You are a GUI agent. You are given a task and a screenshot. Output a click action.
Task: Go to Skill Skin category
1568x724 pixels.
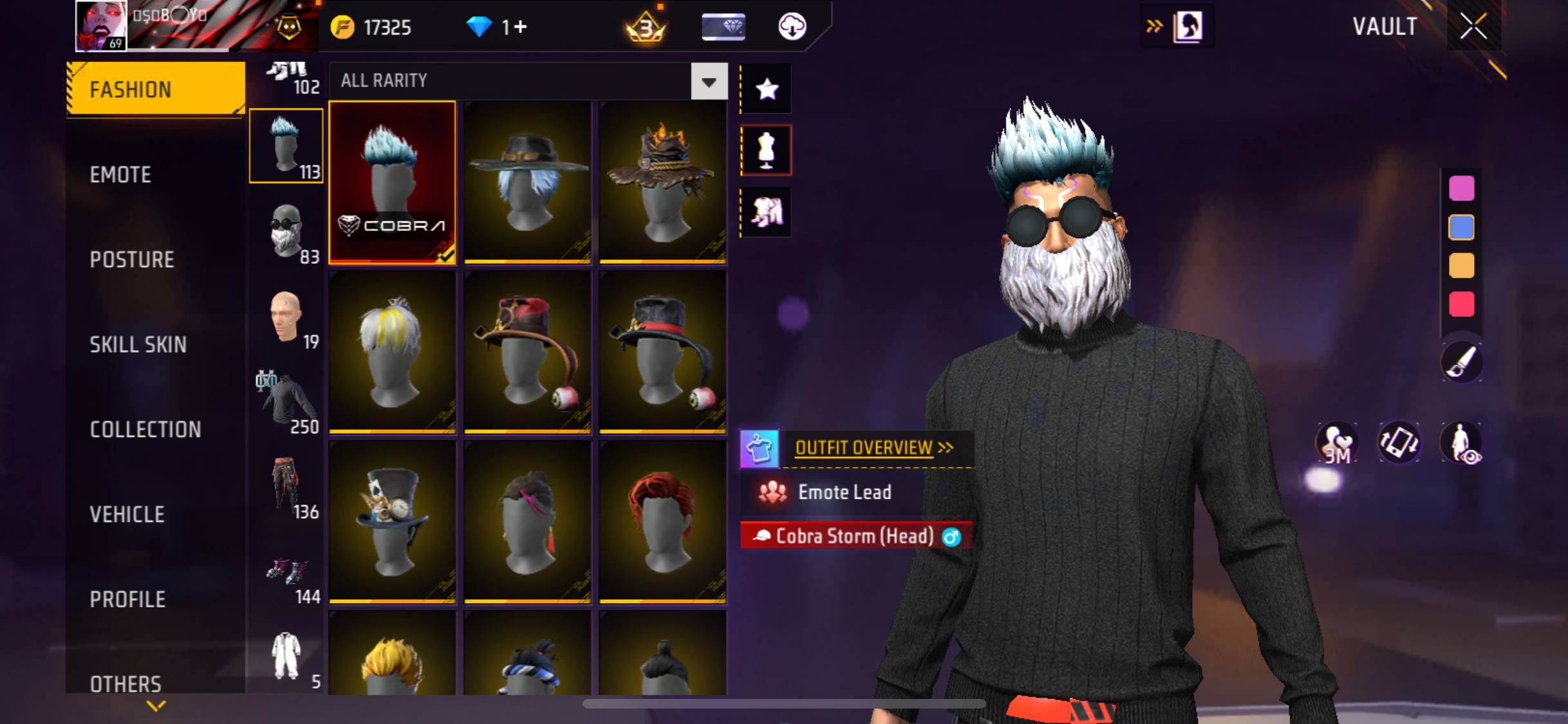click(138, 344)
